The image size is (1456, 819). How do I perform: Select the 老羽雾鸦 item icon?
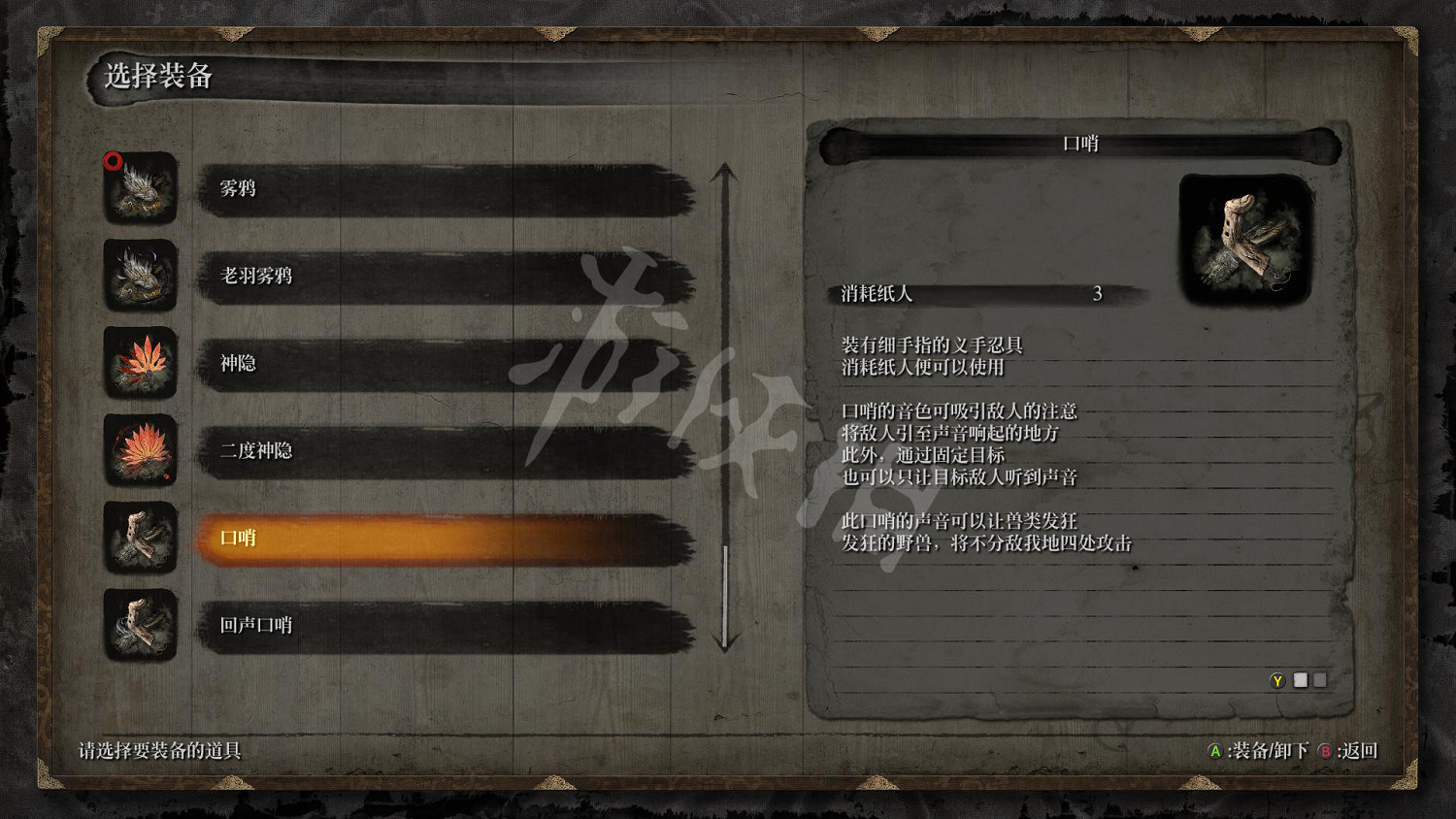click(141, 278)
